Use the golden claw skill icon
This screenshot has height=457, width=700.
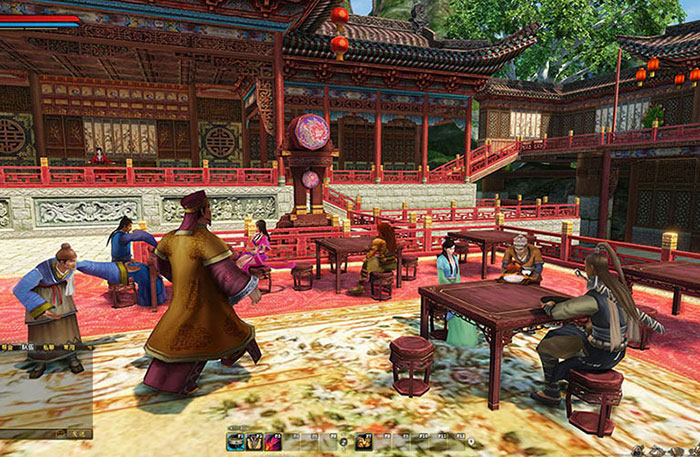pyautogui.click(x=255, y=441)
